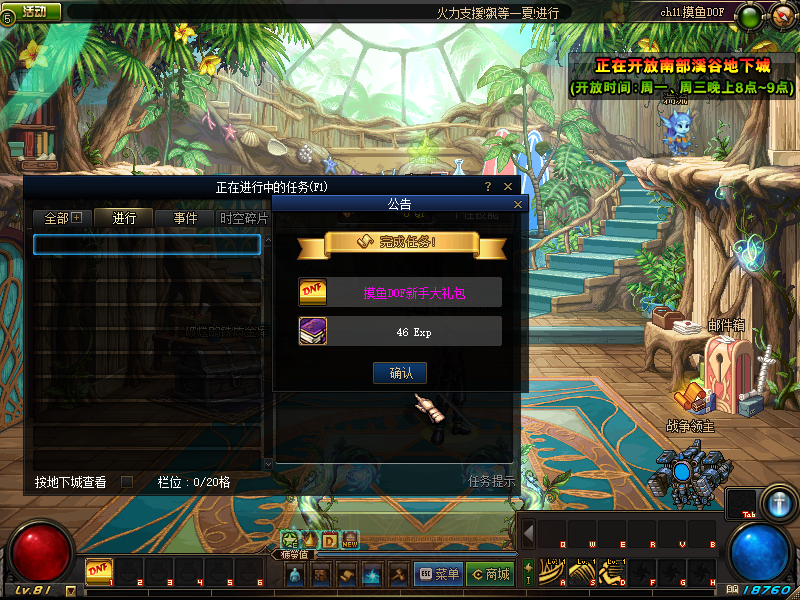Click the green orb button beside channel name

point(748,14)
